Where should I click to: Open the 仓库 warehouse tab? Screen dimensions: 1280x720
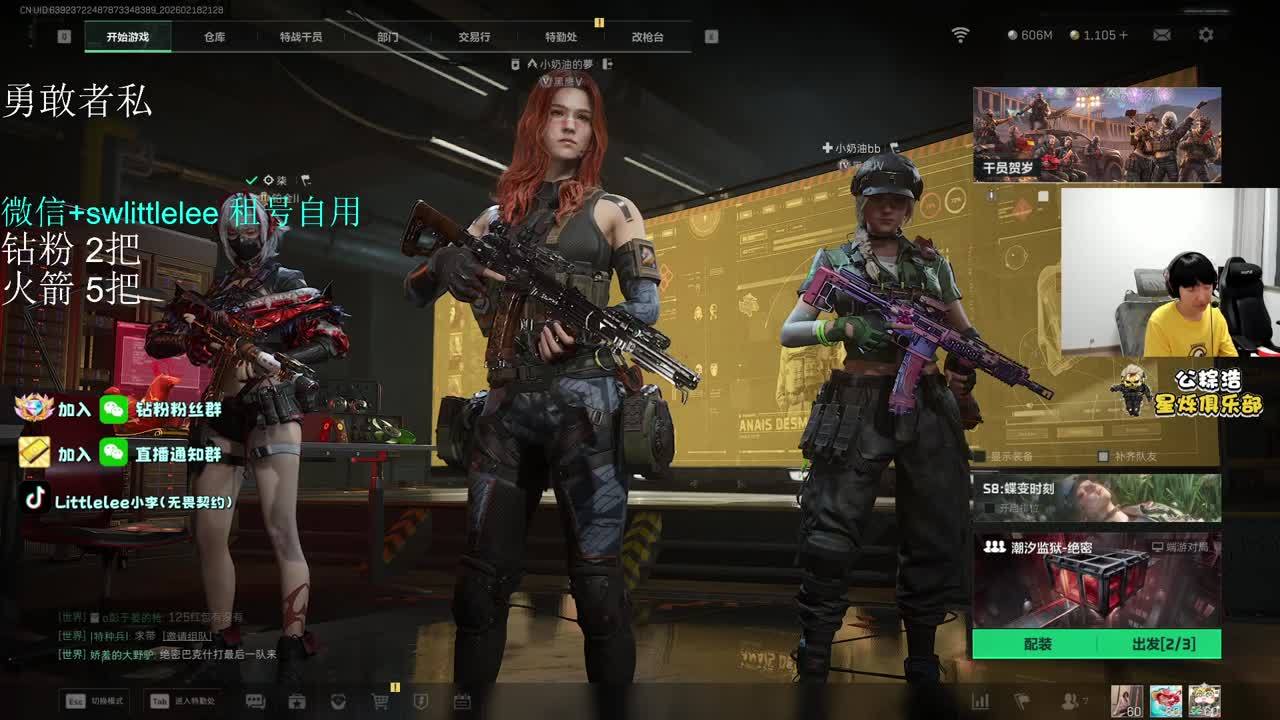click(x=214, y=37)
